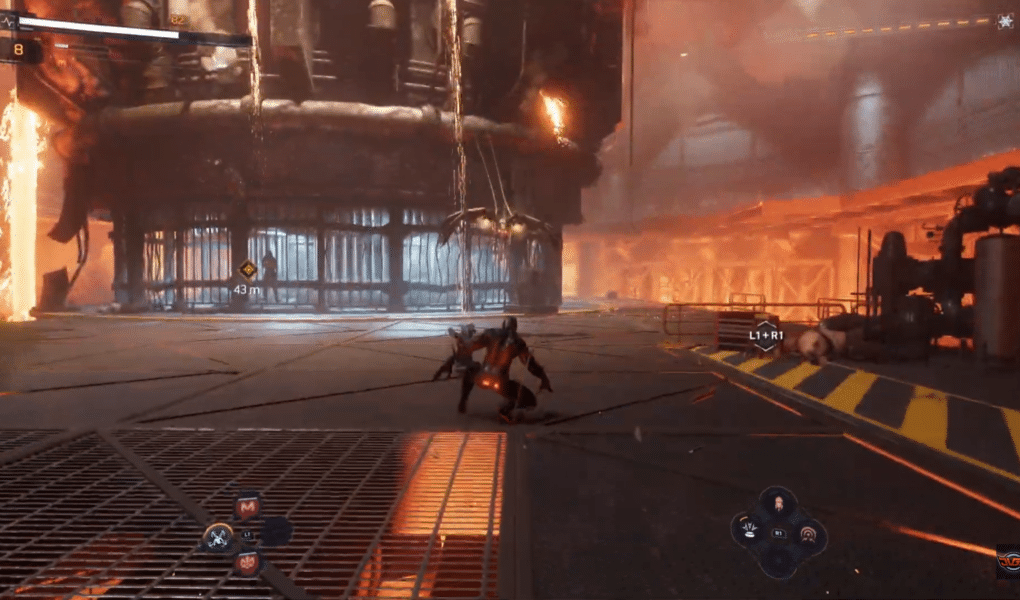Activate the spiked burst ability icon

coord(750,531)
